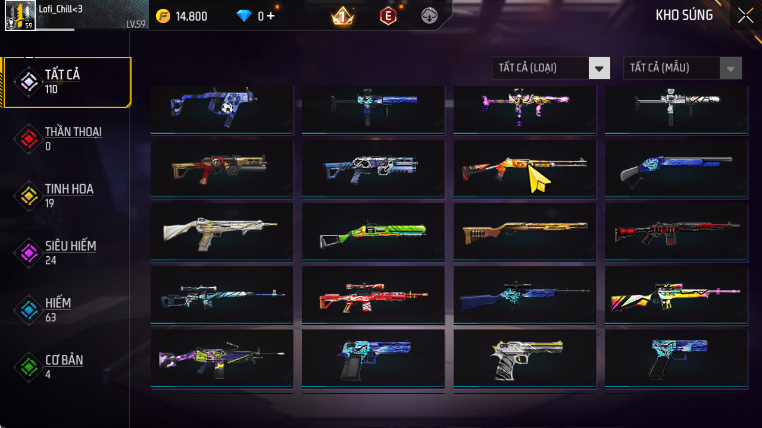This screenshot has width=762, height=428.
Task: Filter by the Hiếm rarity tab
Action: (x=66, y=309)
